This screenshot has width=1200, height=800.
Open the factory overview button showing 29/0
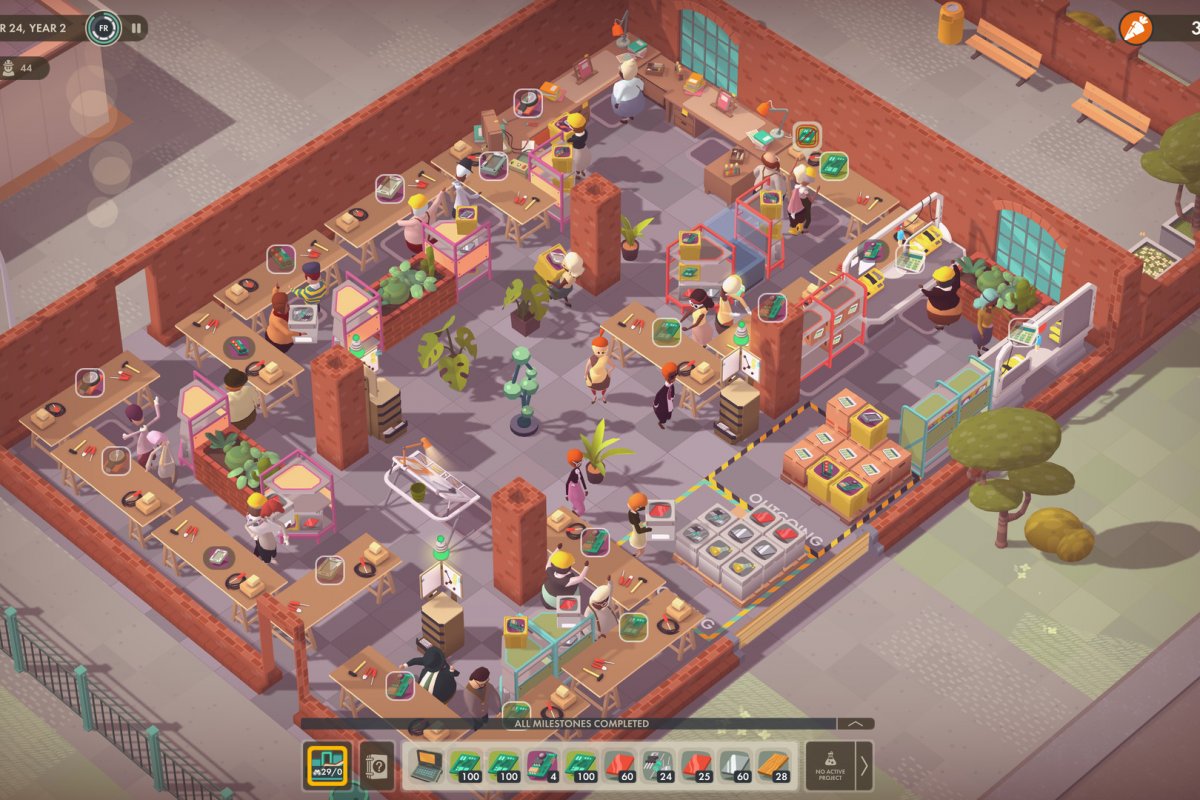(x=327, y=766)
